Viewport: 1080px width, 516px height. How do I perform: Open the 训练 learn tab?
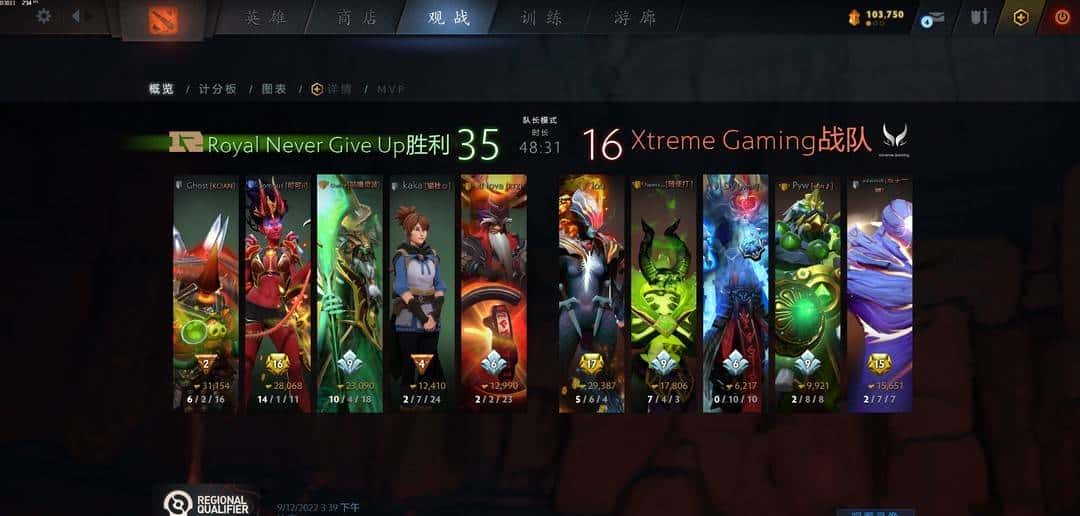point(541,18)
